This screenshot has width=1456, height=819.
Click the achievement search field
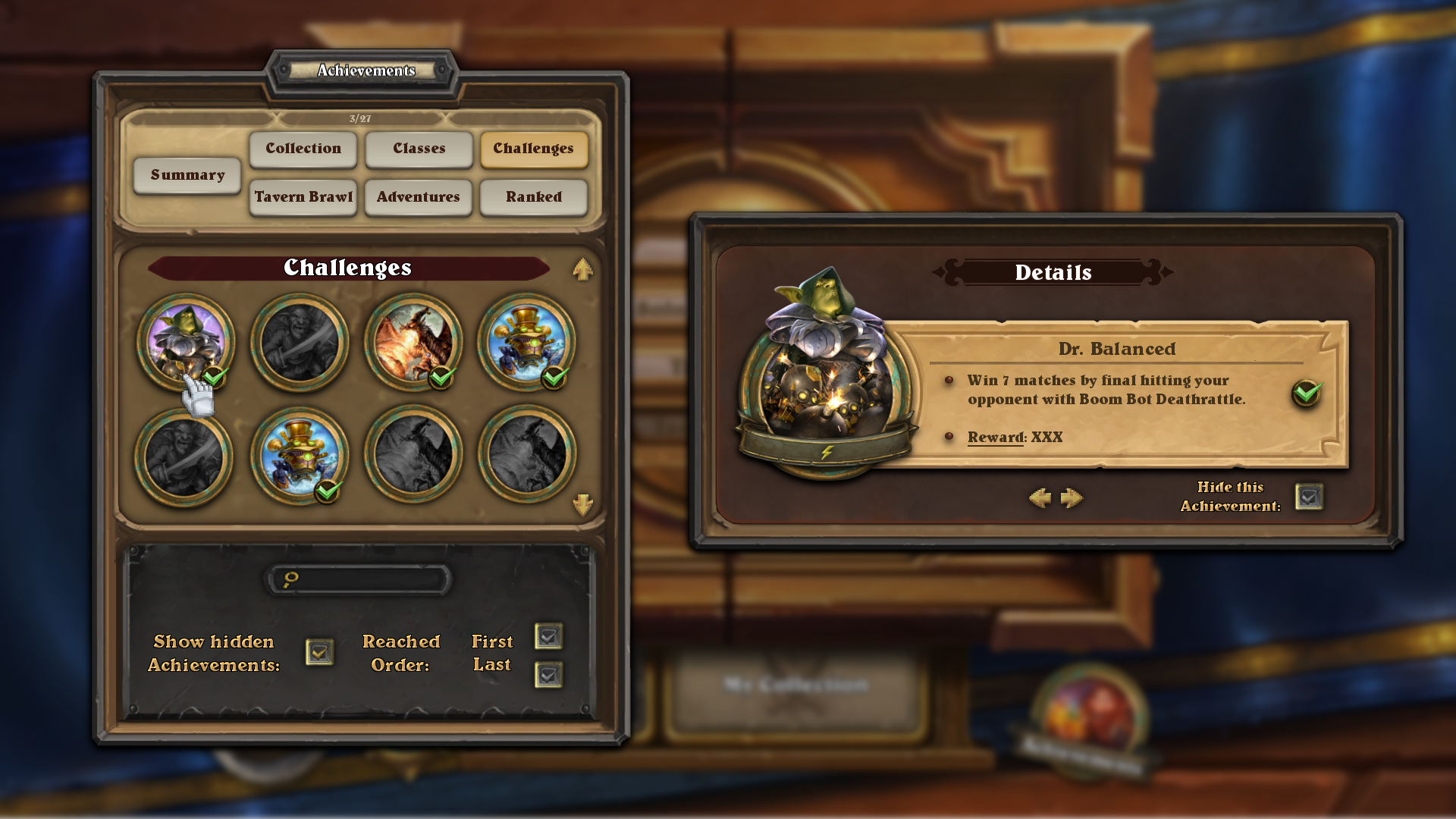368,580
